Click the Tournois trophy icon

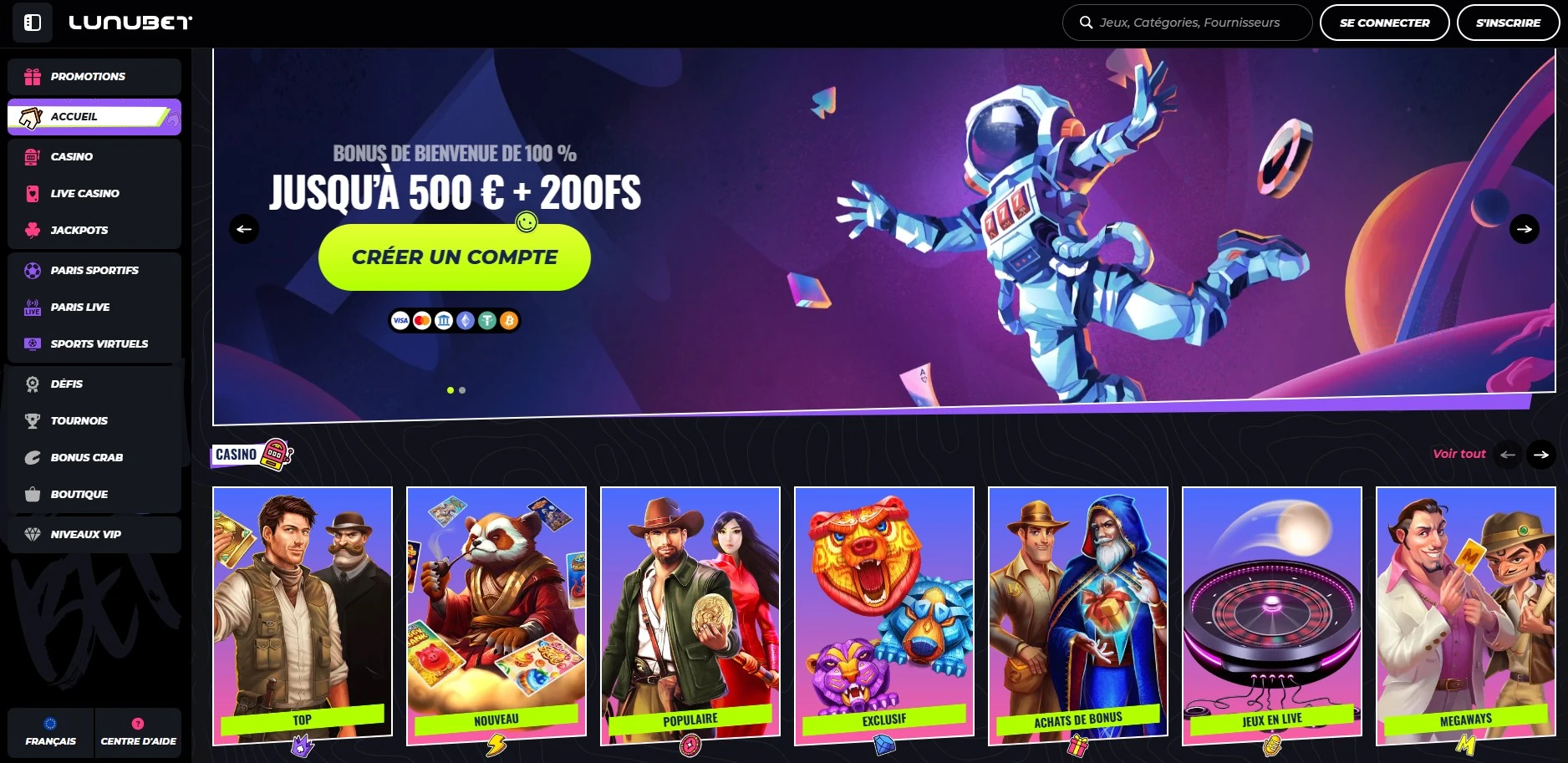(32, 420)
